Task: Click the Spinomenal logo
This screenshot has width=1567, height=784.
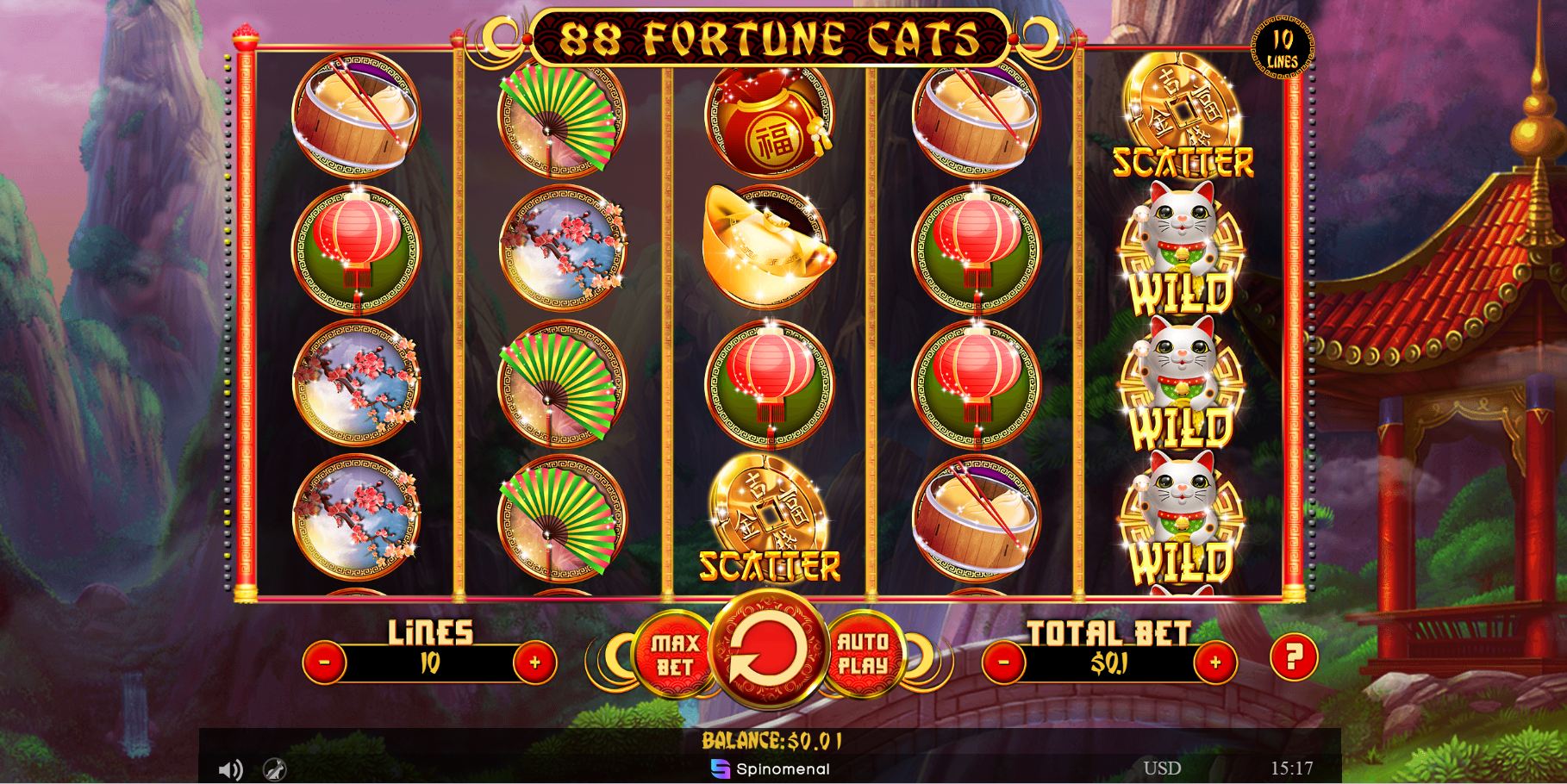Action: pos(772,769)
